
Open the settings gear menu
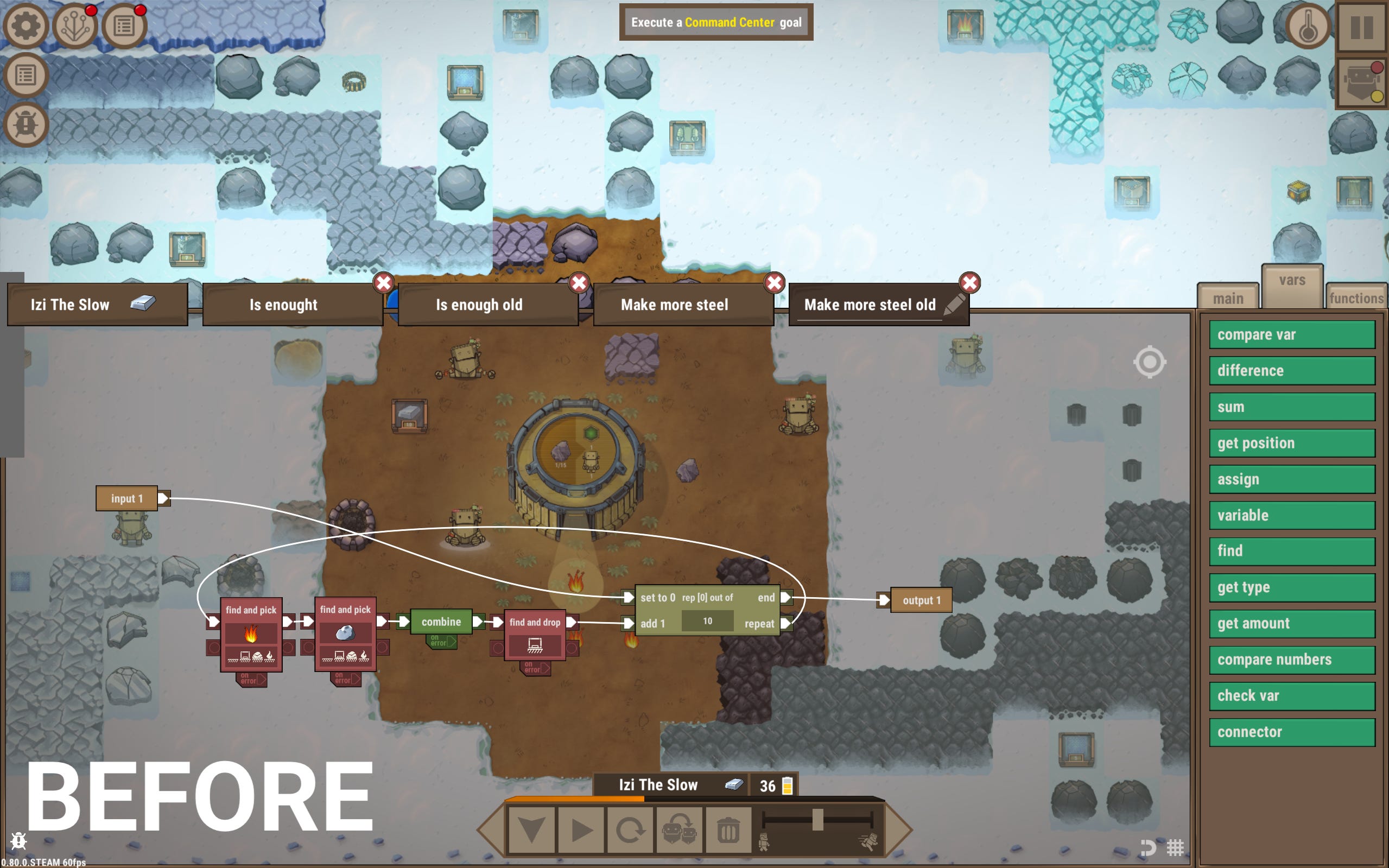tap(27, 26)
